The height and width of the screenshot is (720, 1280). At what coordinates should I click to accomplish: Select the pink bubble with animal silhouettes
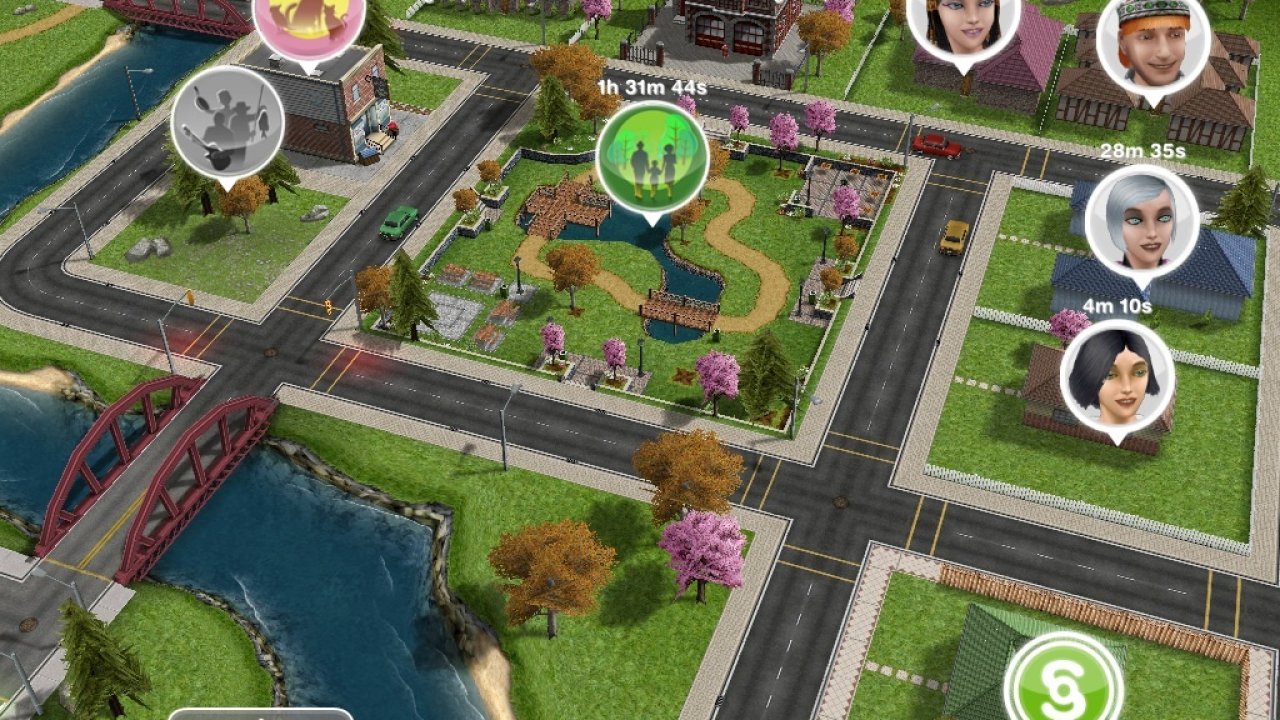point(307,22)
